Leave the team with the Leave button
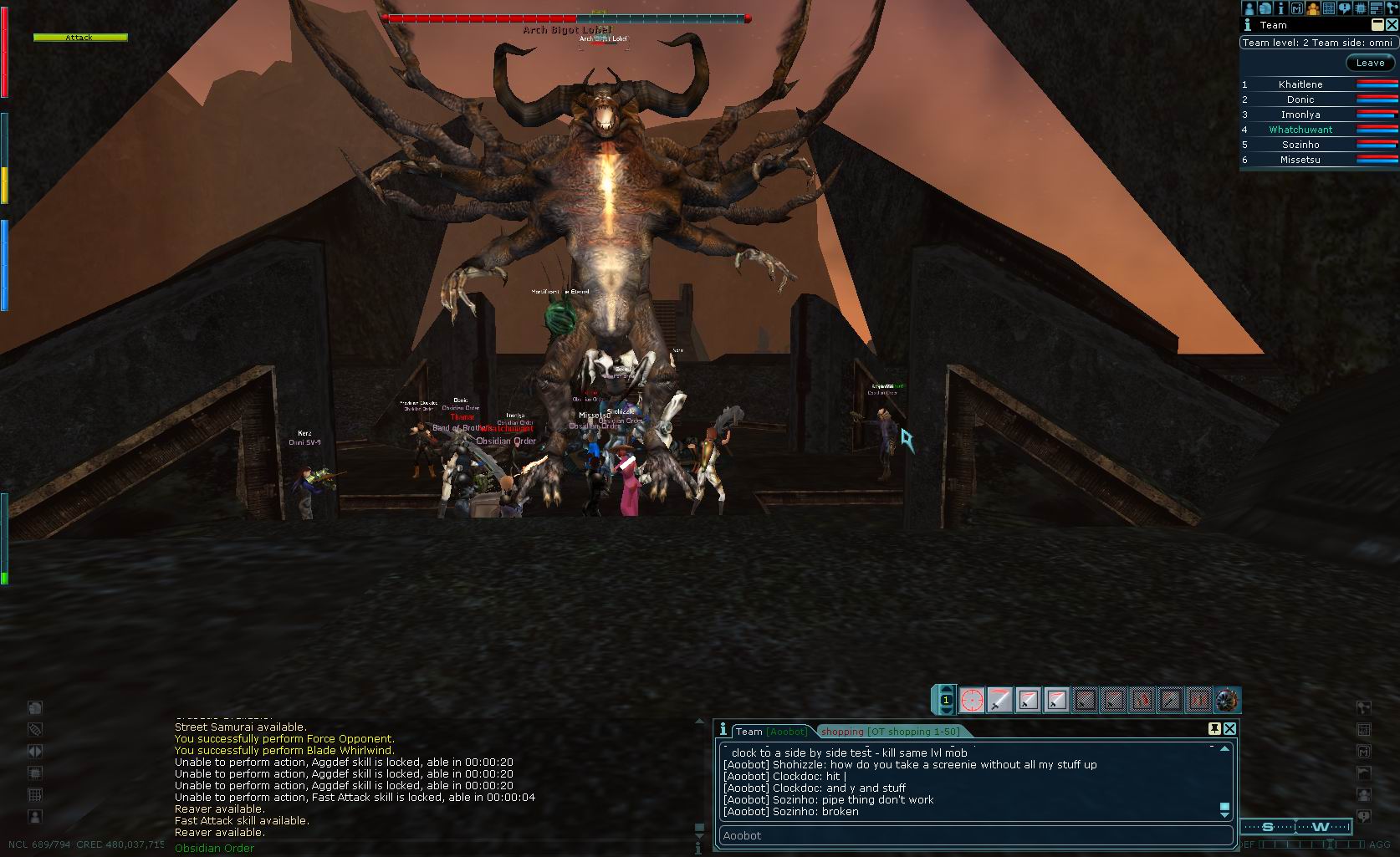The image size is (1400, 857). point(1370,63)
